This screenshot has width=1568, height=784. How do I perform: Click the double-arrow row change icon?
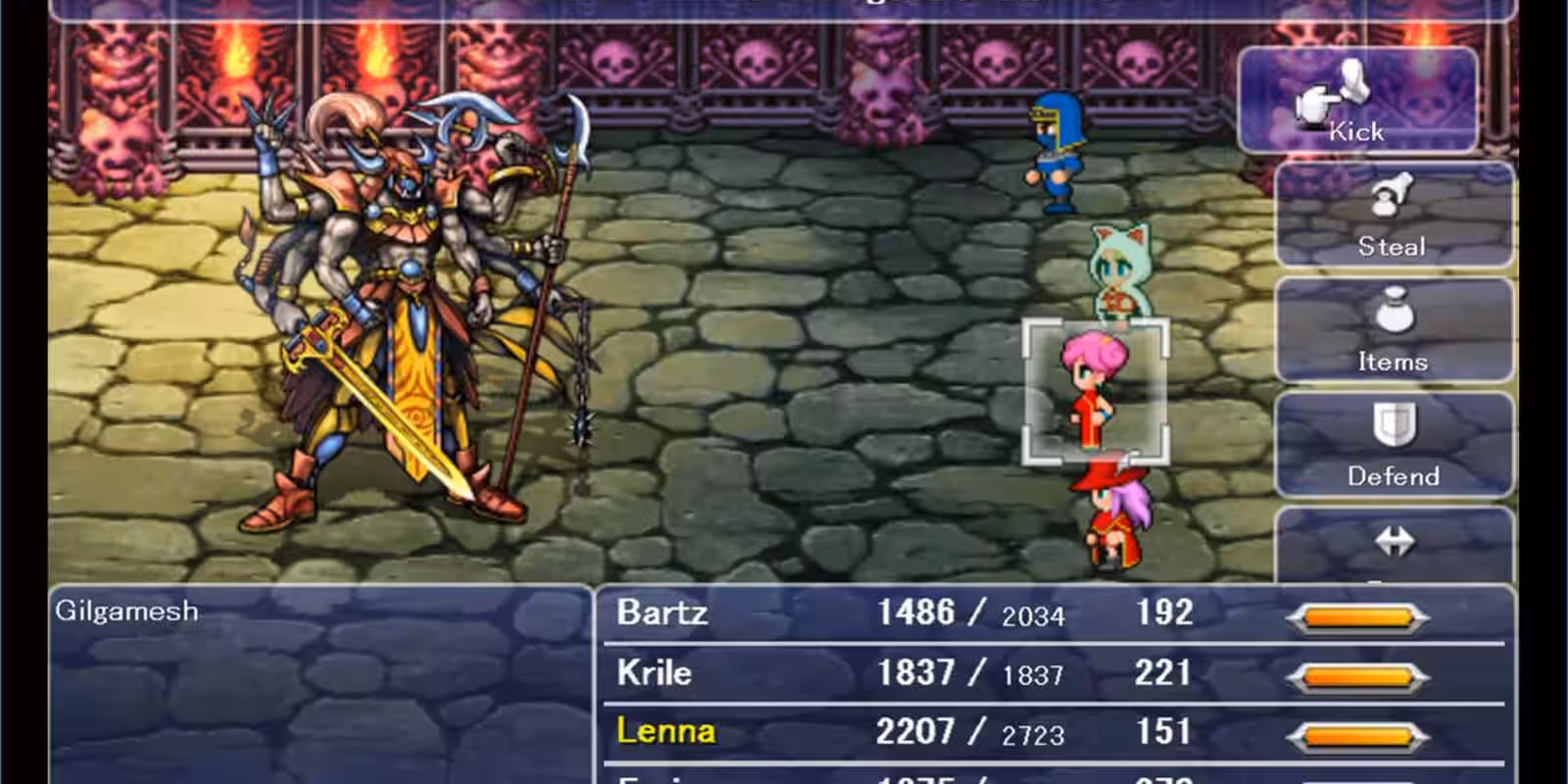click(x=1396, y=539)
